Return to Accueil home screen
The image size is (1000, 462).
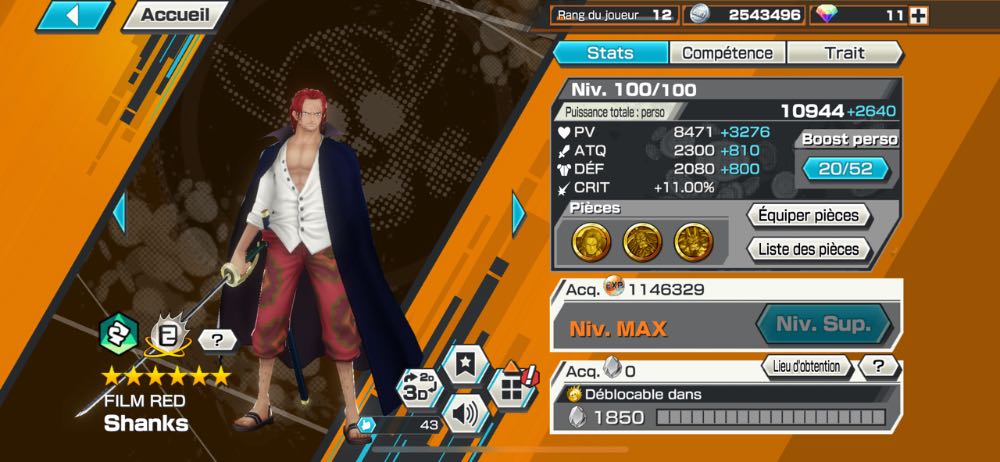pos(175,15)
